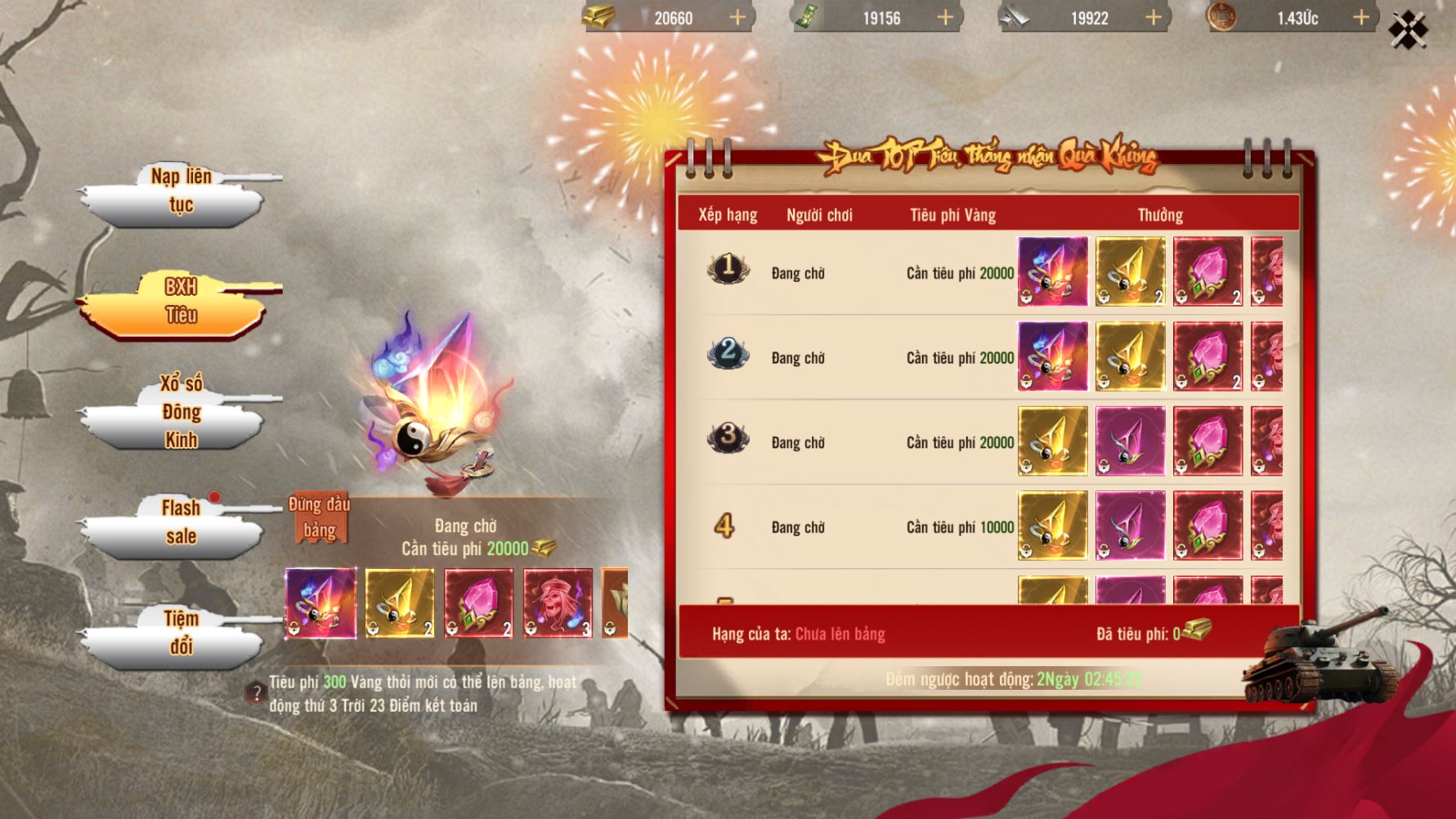1456x819 pixels.
Task: View the pink gem reward under leader
Action: point(479,603)
